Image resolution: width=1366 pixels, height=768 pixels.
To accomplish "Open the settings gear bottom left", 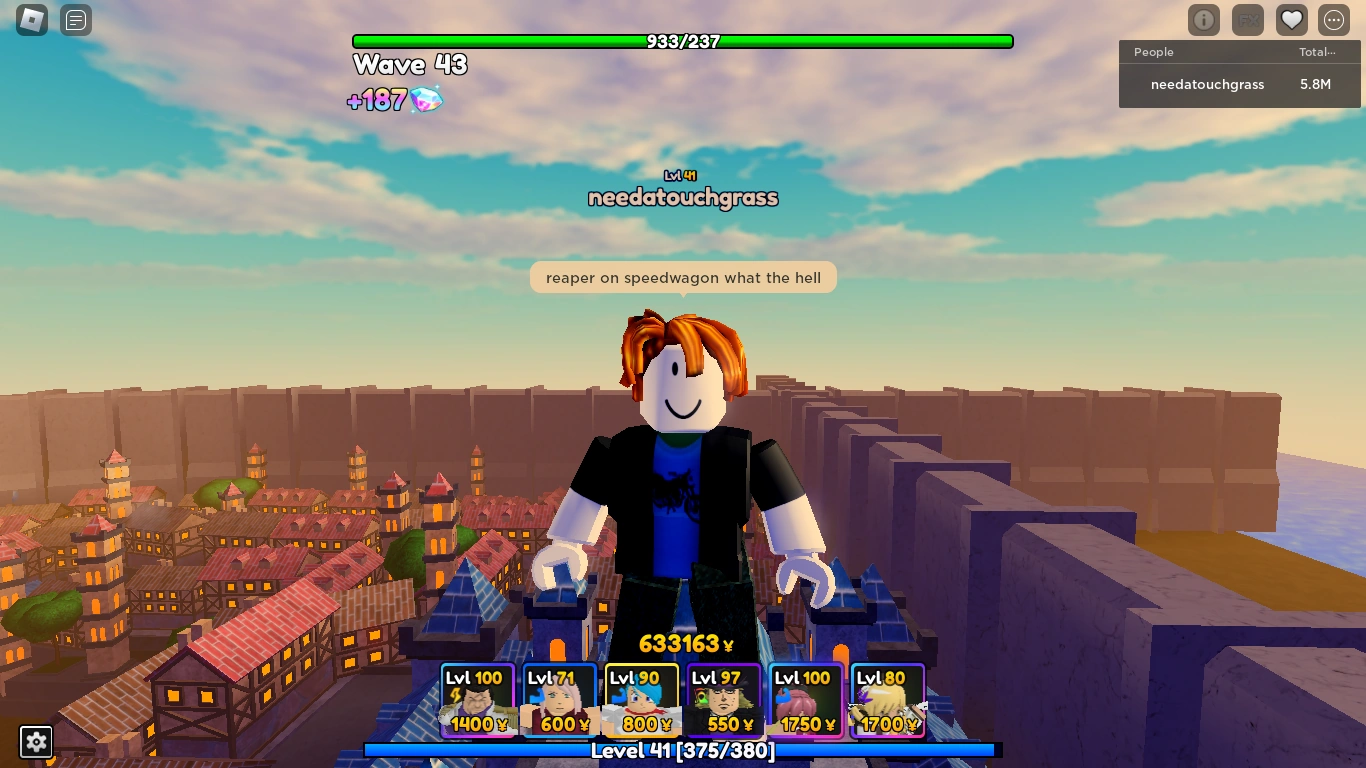I will [36, 742].
